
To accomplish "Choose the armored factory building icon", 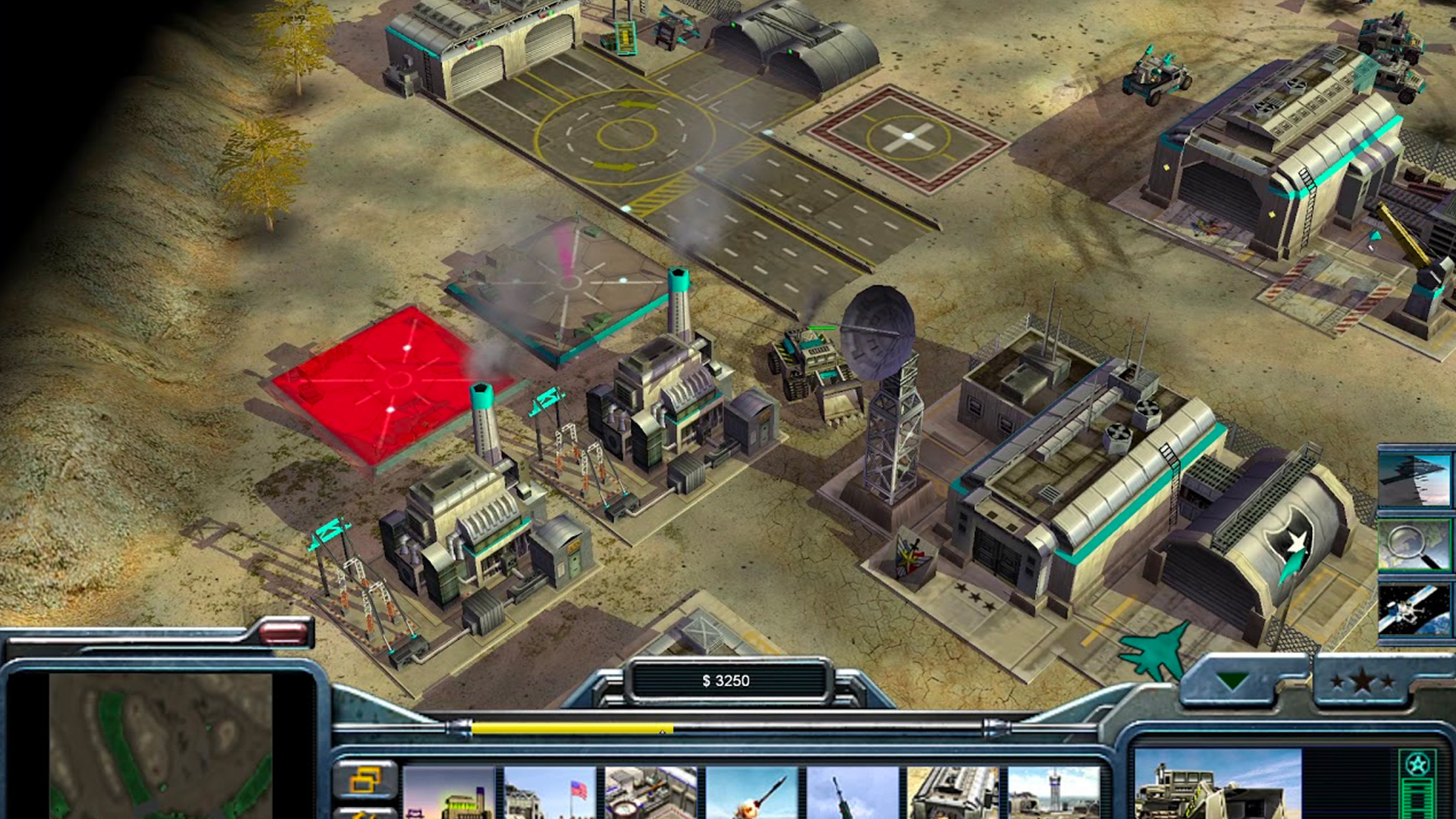I will [x=953, y=793].
